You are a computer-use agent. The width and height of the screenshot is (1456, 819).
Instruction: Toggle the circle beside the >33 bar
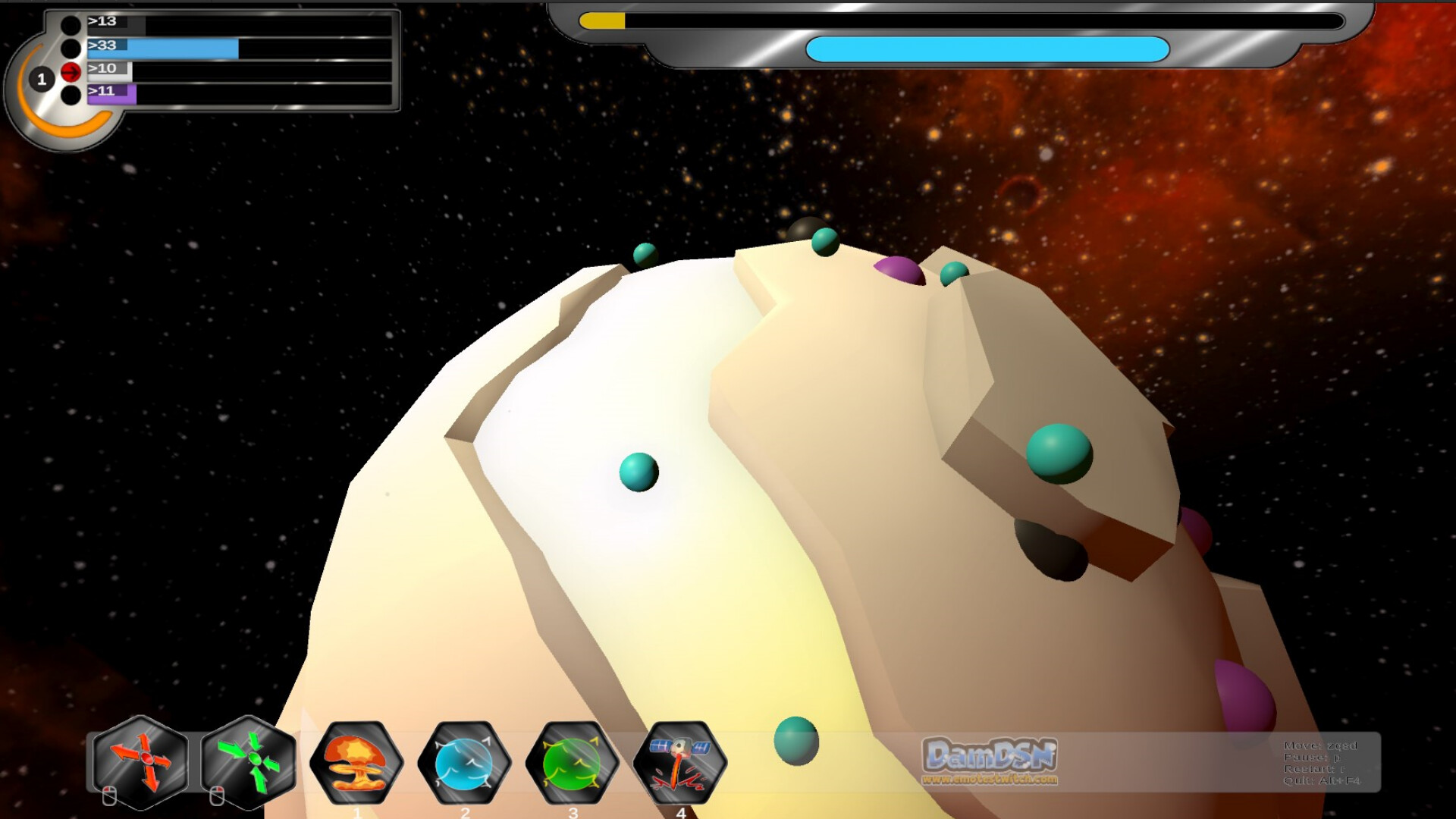71,48
